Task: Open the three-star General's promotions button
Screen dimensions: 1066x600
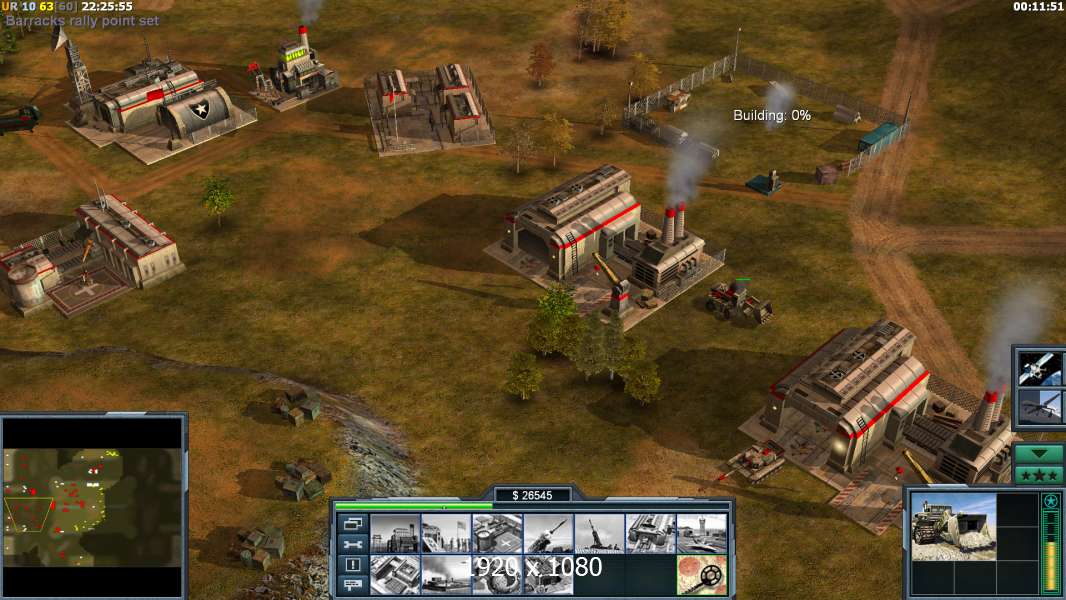Action: point(1039,475)
